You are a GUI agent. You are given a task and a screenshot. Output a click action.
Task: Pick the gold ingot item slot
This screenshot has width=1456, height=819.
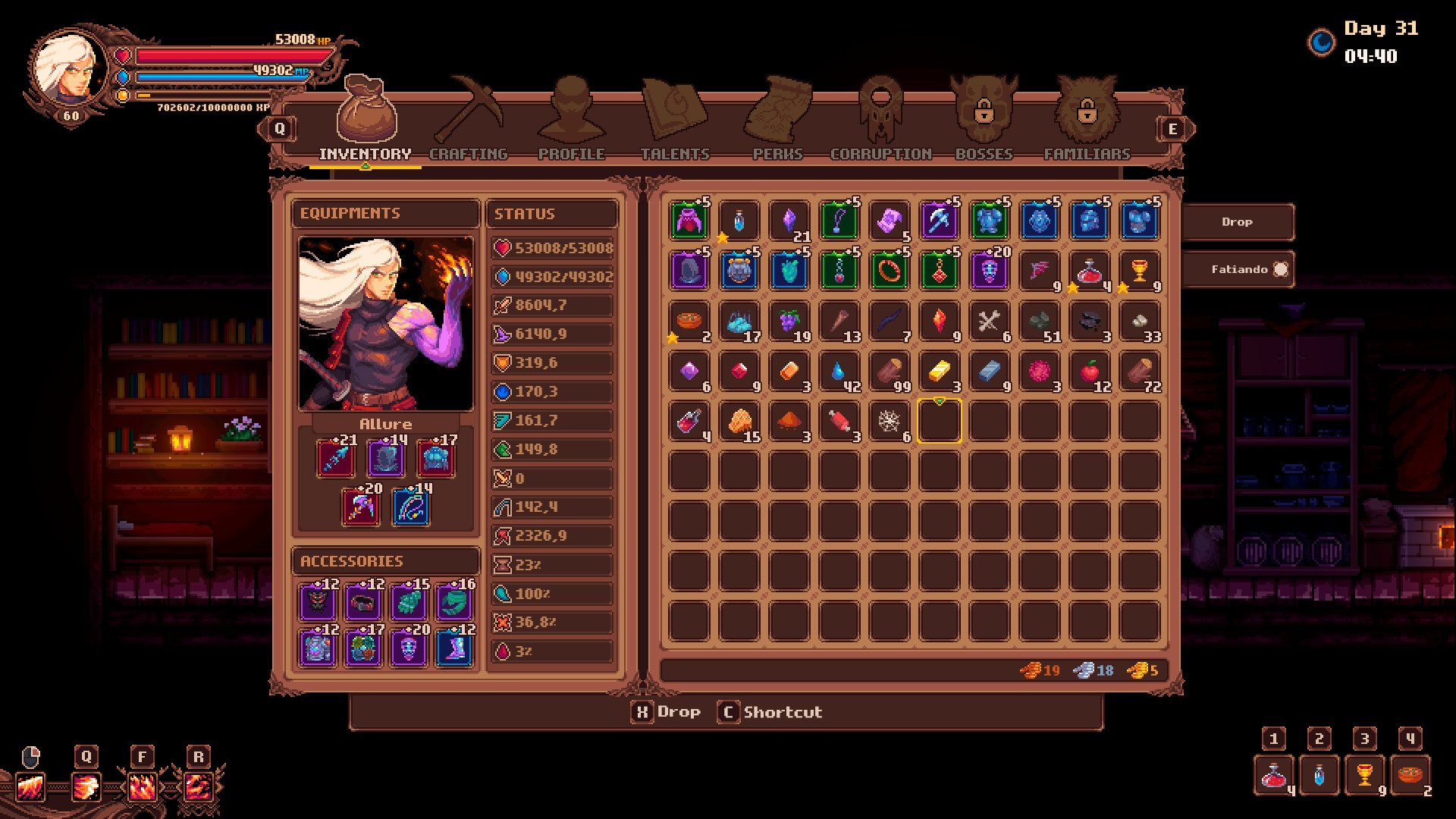(x=939, y=371)
